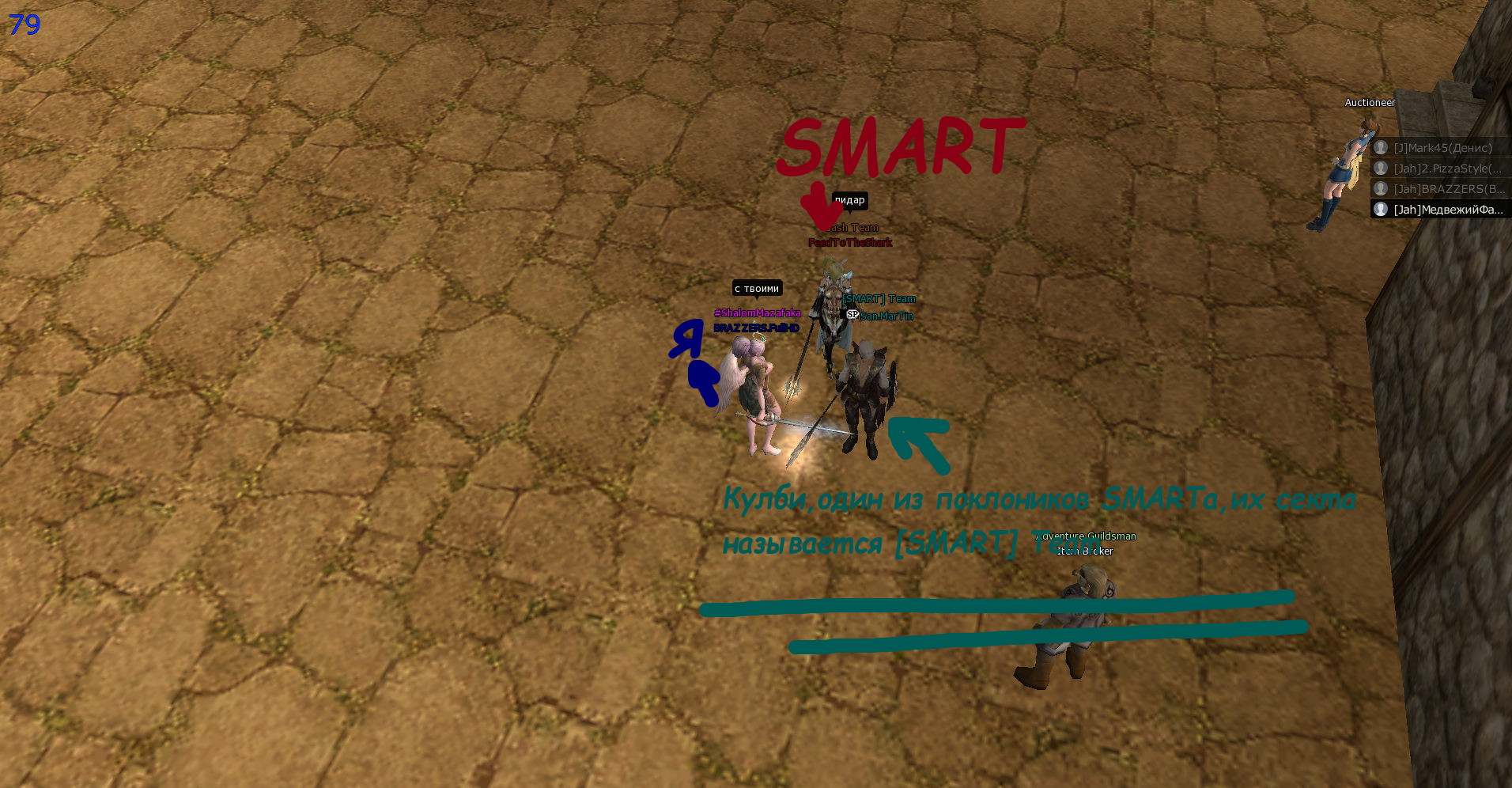Image resolution: width=1512 pixels, height=788 pixels.
Task: Click the blue 79 counter top left
Action: (24, 25)
